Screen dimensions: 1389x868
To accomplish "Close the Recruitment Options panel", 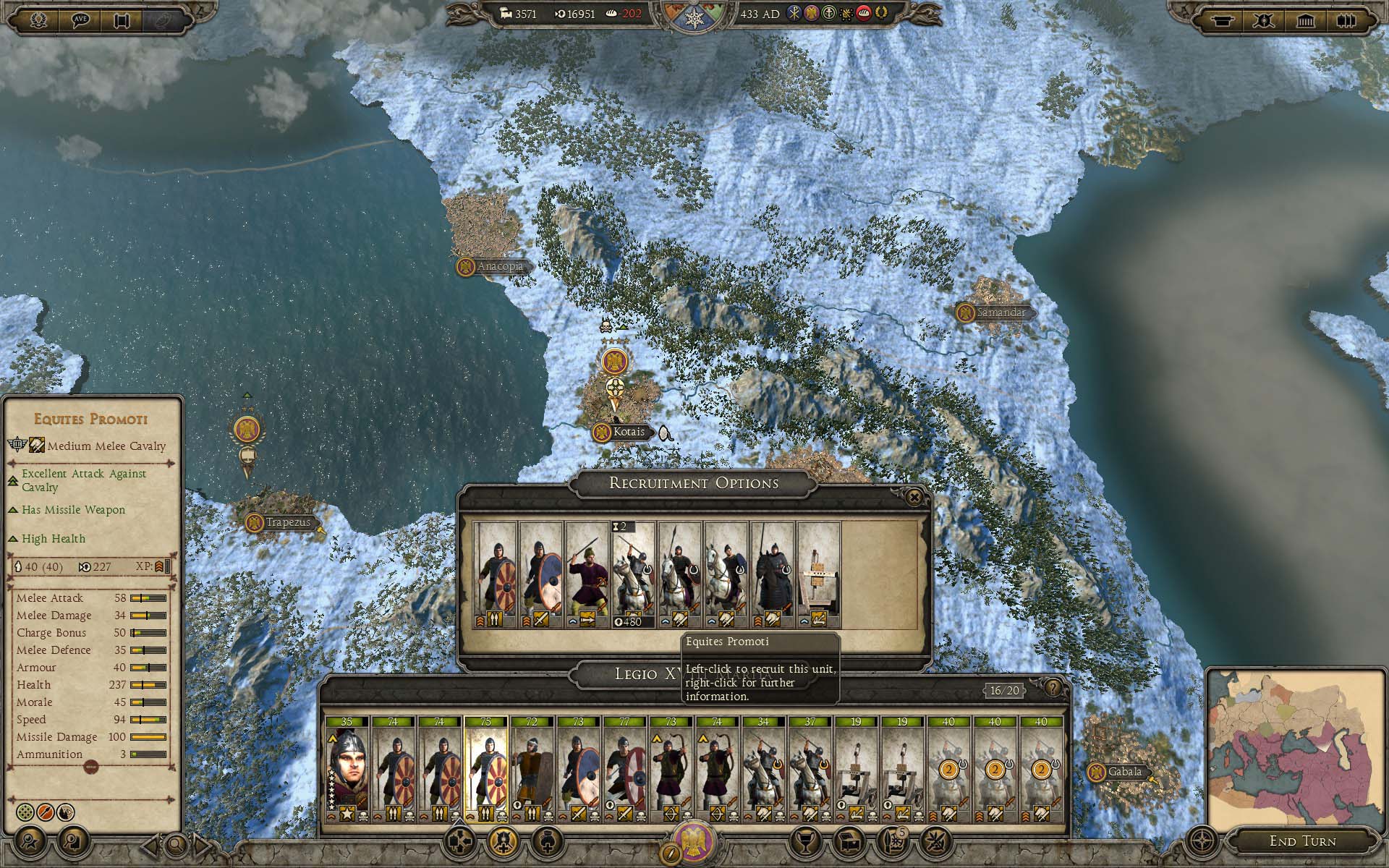I will (x=914, y=497).
